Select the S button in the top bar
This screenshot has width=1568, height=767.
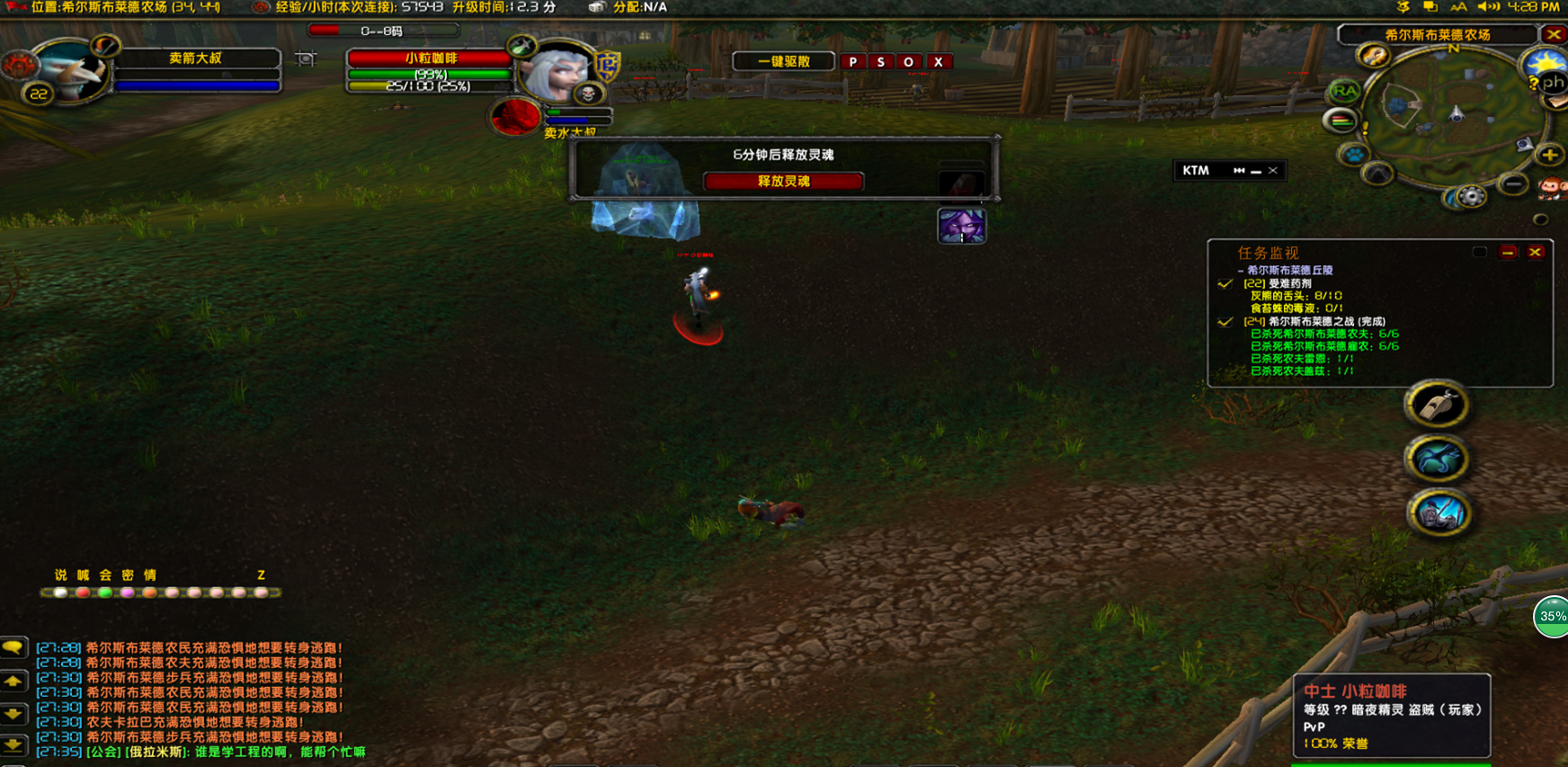[x=880, y=62]
